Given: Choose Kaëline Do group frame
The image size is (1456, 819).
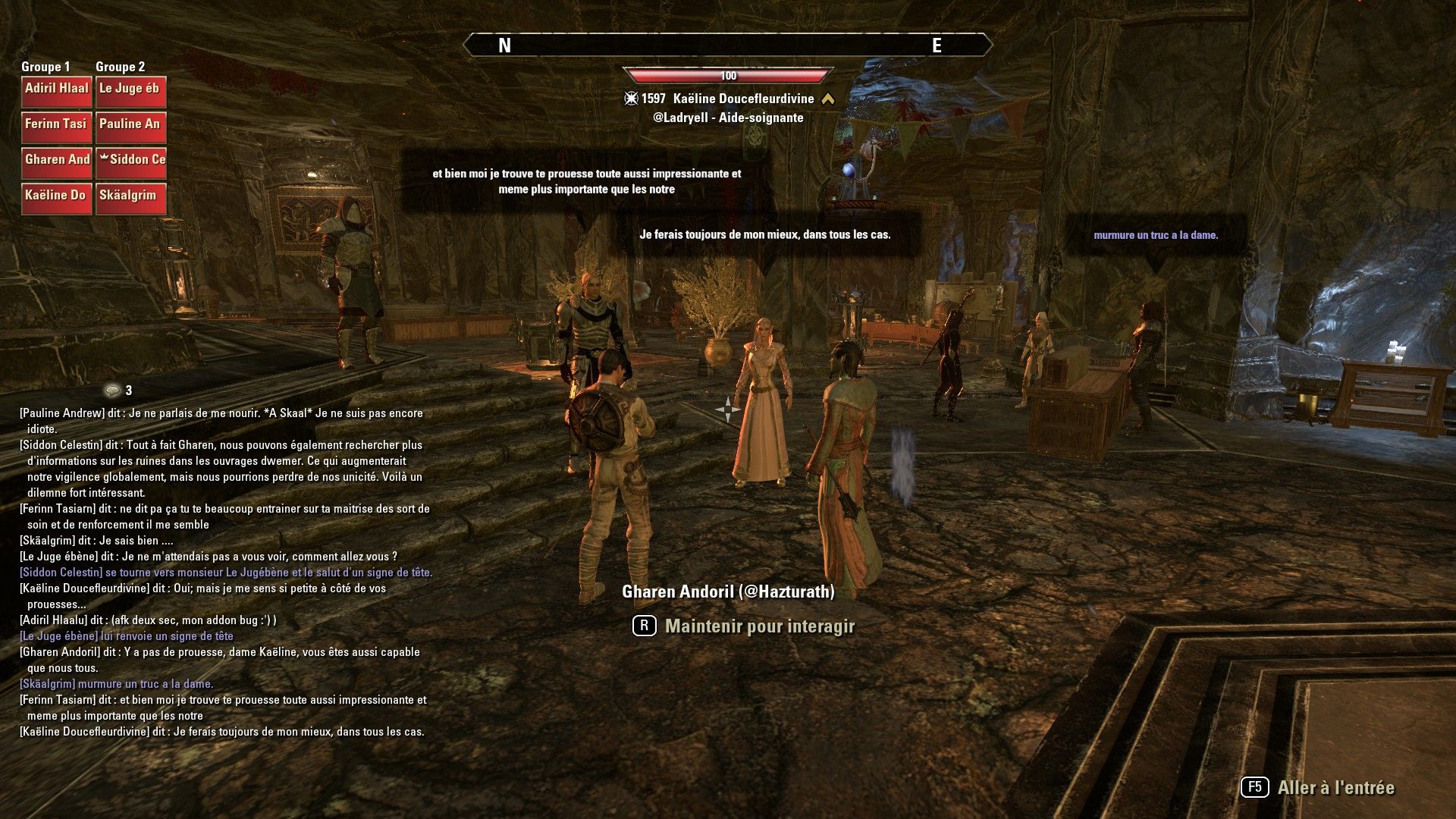Looking at the screenshot, I should pos(57,198).
